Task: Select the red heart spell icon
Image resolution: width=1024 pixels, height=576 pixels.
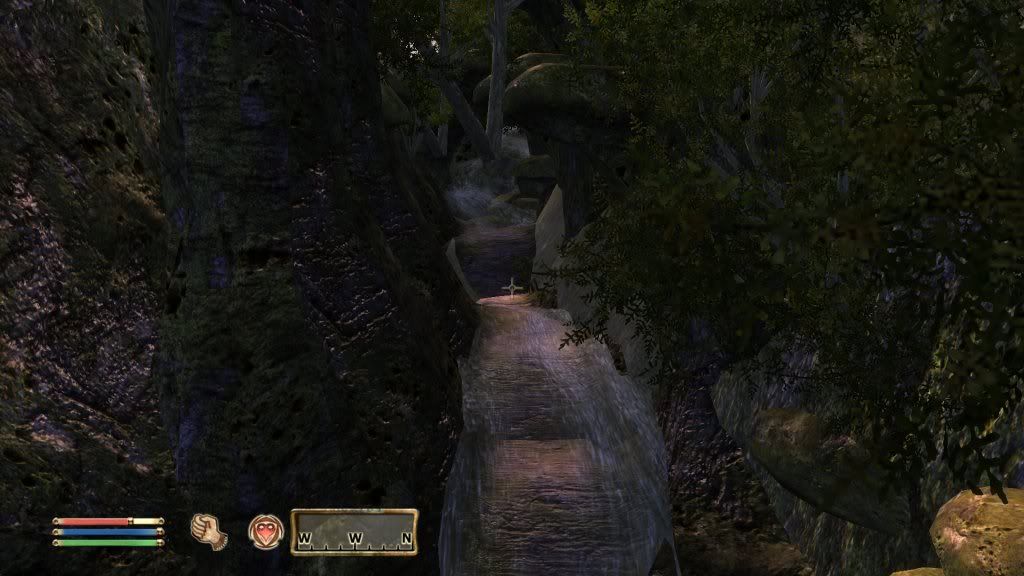Action: tap(266, 530)
